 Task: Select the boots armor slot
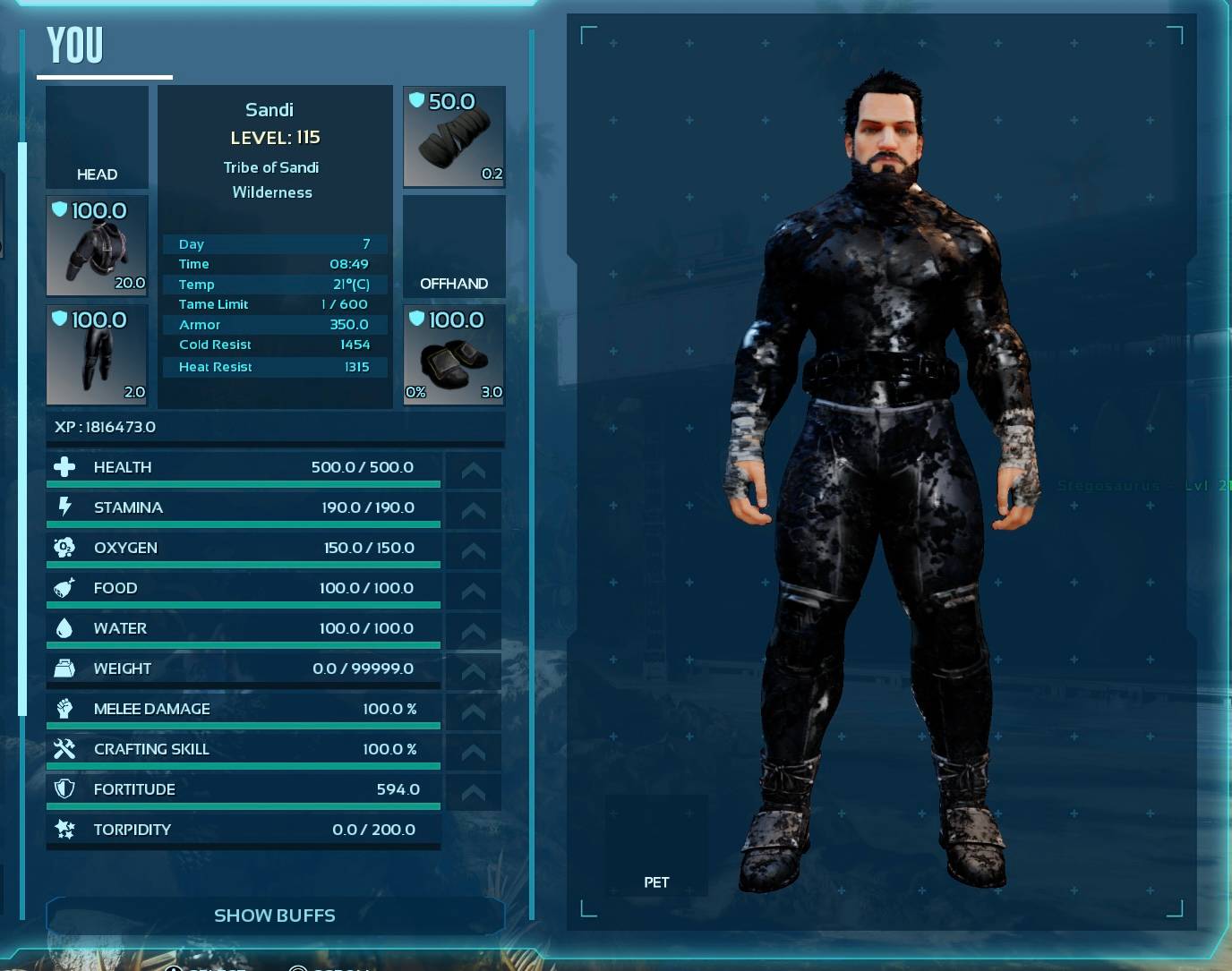[x=454, y=355]
